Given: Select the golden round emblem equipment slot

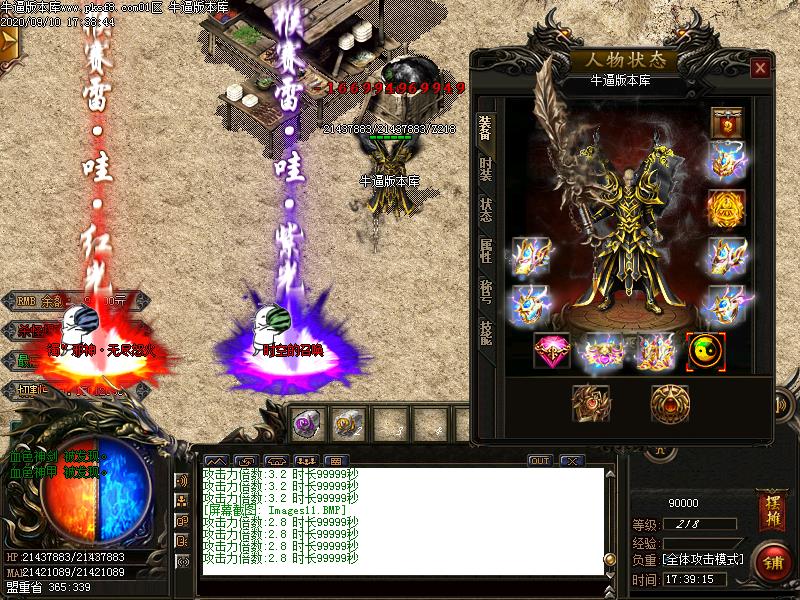Looking at the screenshot, I should point(727,208).
